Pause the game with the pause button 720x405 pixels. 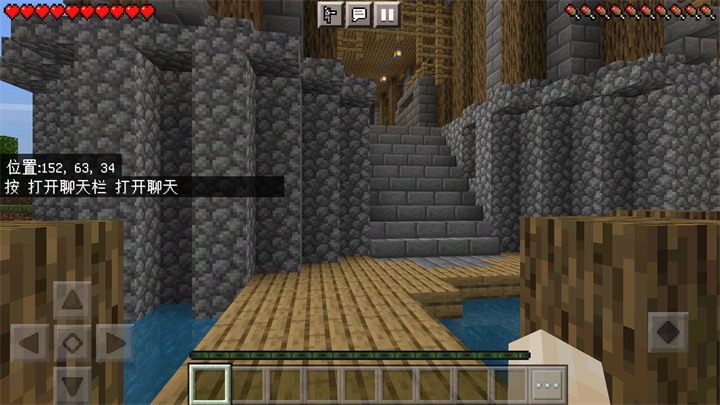click(x=386, y=14)
